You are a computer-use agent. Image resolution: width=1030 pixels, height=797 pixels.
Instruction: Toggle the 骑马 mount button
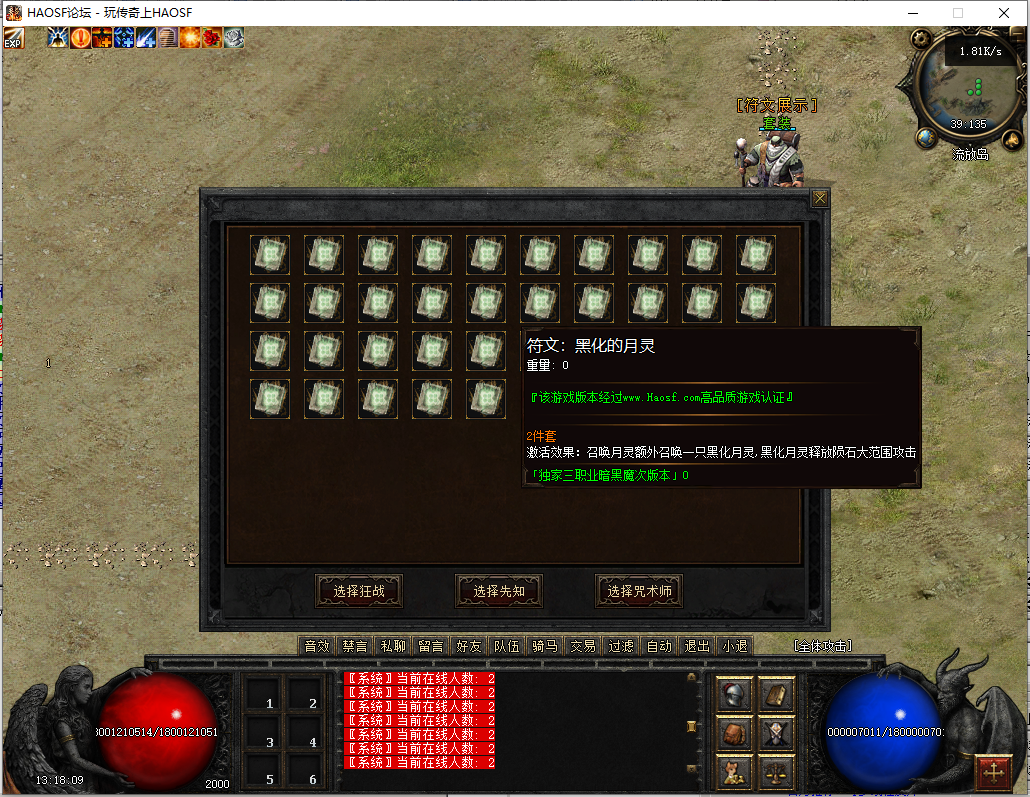[x=545, y=646]
